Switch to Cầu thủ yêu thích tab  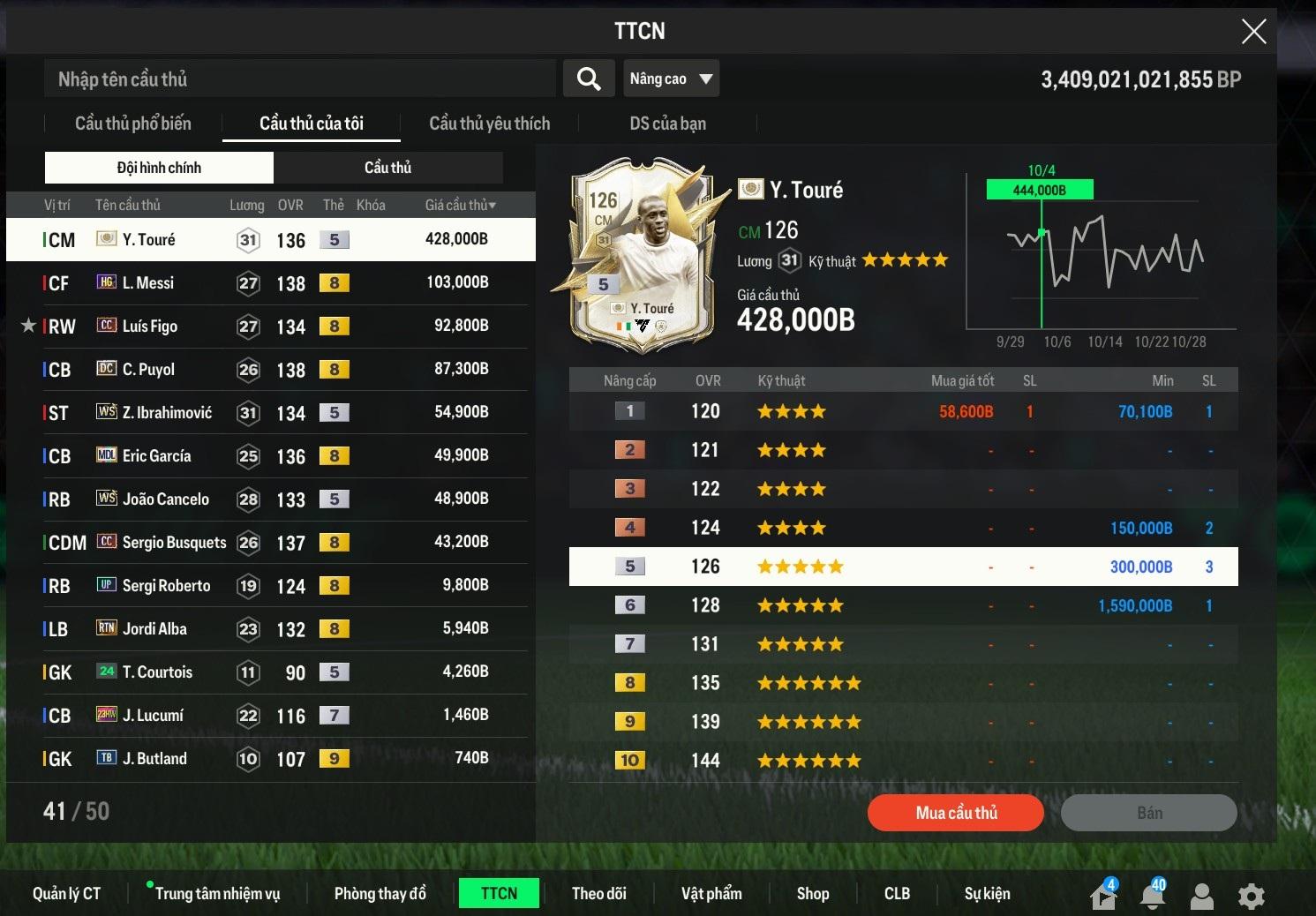(489, 124)
